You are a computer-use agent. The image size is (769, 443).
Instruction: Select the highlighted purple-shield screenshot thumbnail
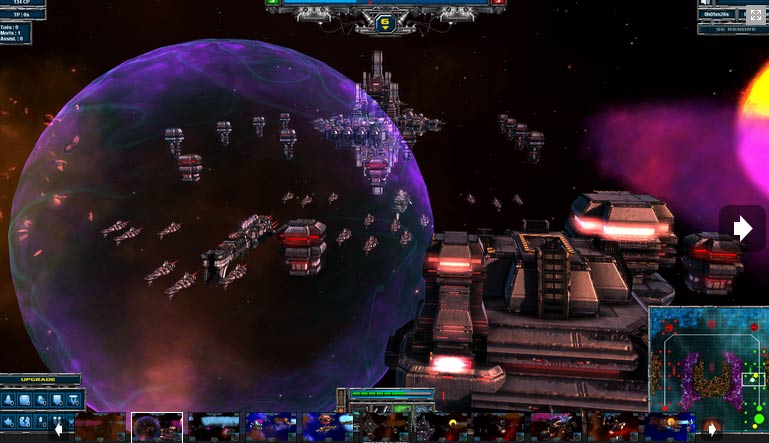[x=157, y=427]
